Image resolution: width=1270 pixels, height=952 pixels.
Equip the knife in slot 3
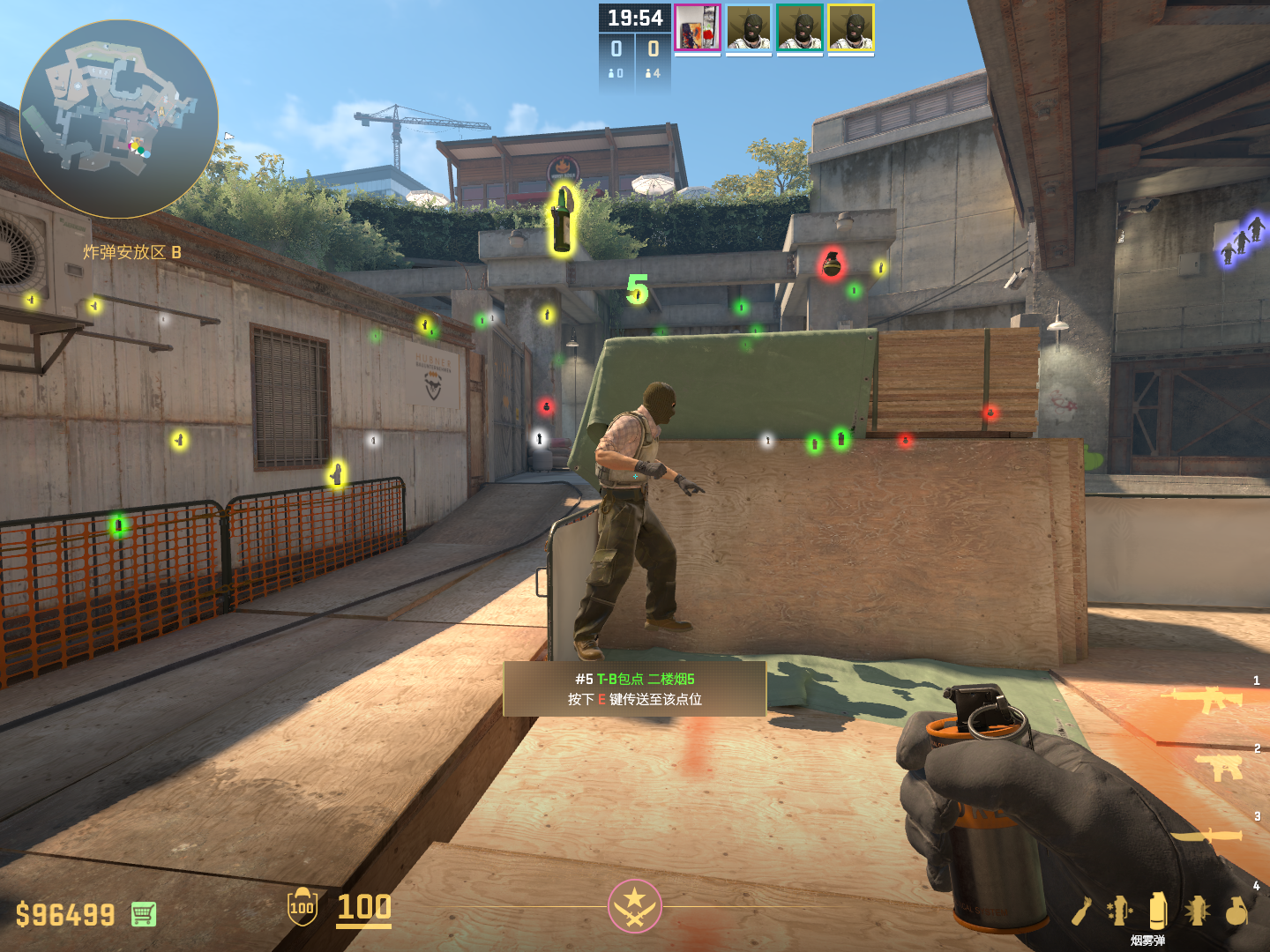tap(1206, 835)
